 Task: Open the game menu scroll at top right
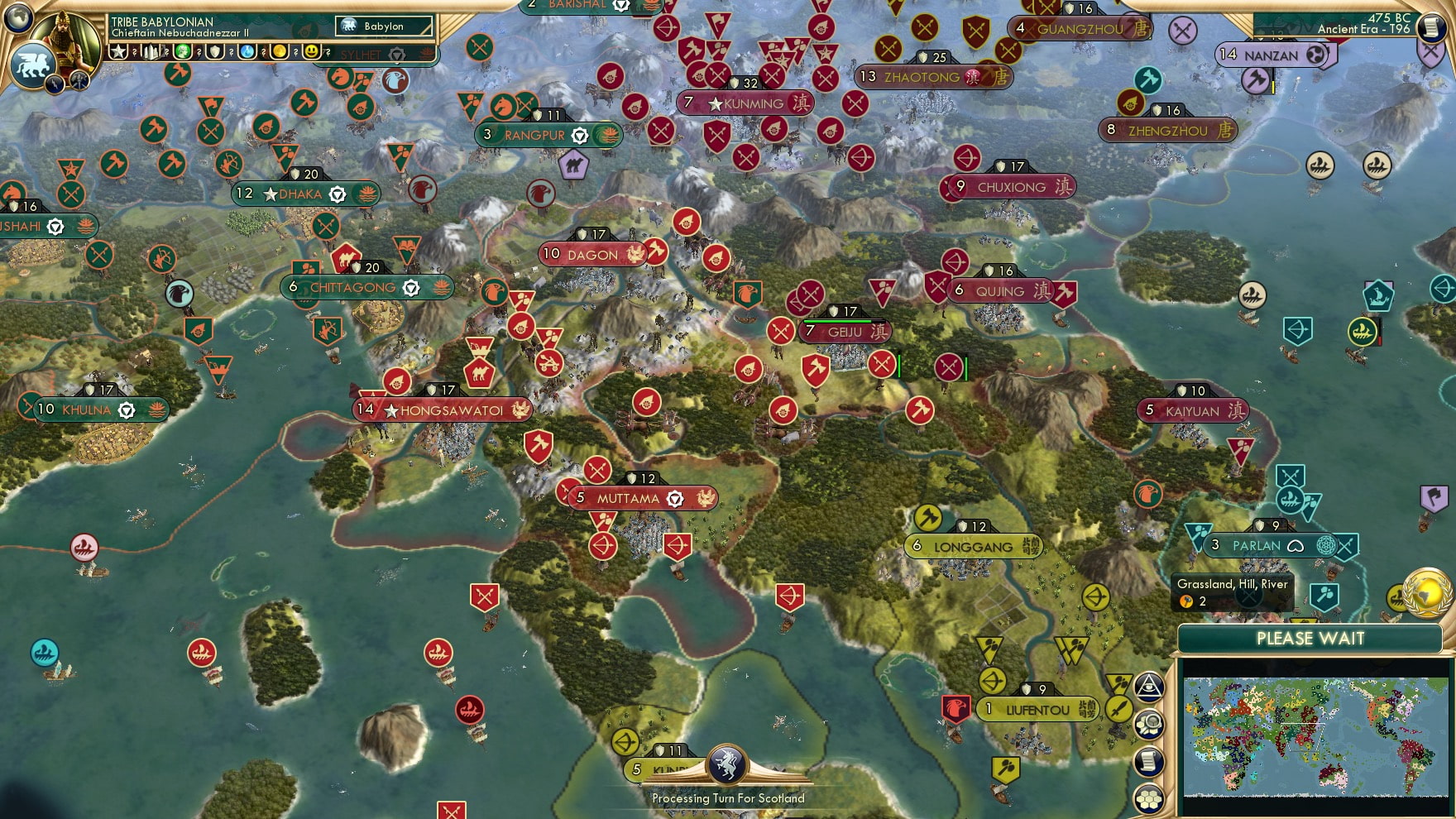pyautogui.click(x=1434, y=28)
